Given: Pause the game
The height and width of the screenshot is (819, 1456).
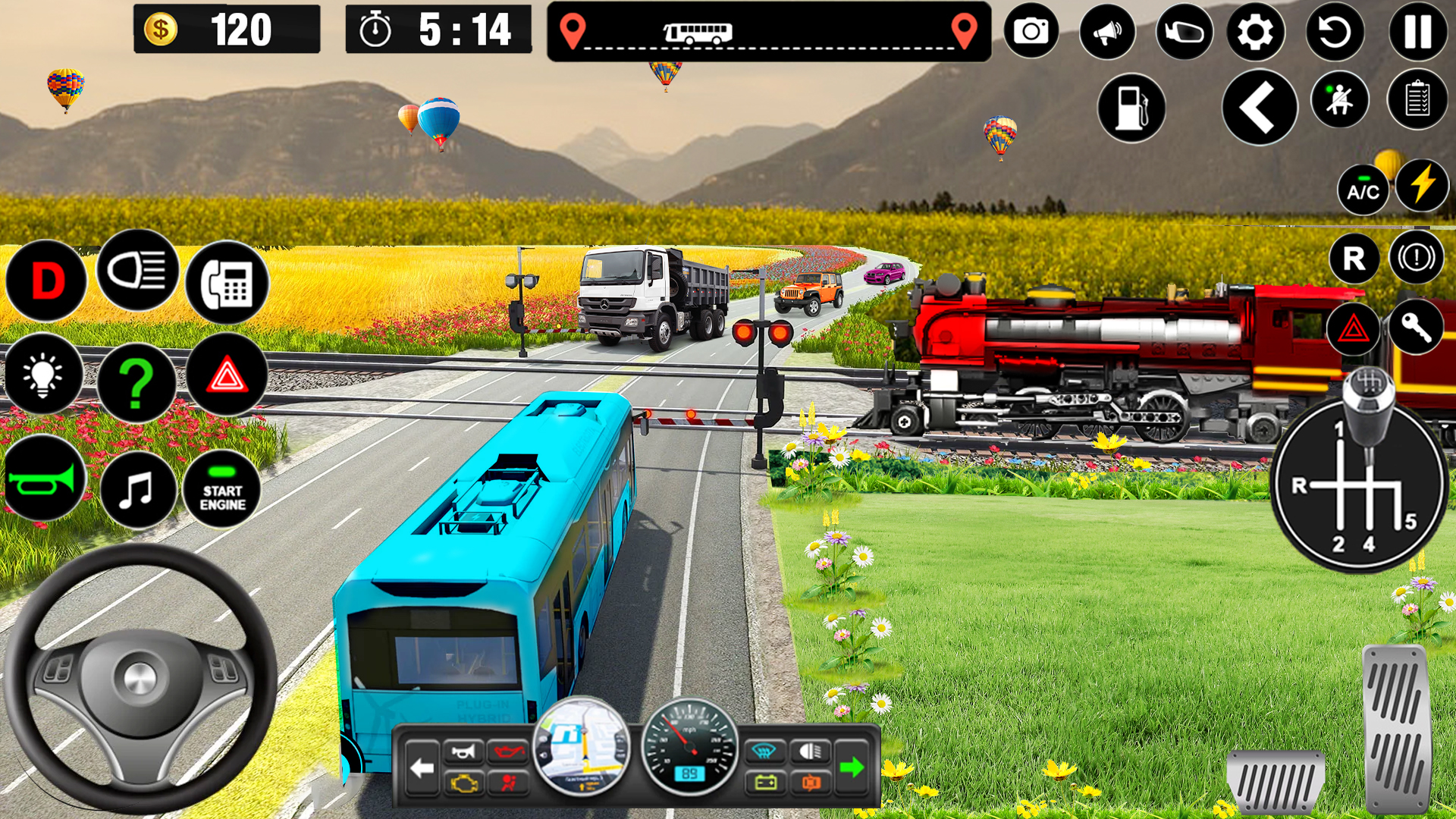Looking at the screenshot, I should (x=1417, y=32).
